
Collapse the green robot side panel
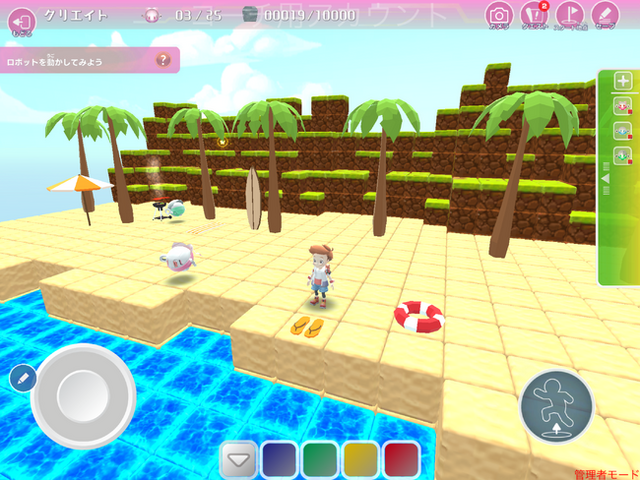(604, 180)
